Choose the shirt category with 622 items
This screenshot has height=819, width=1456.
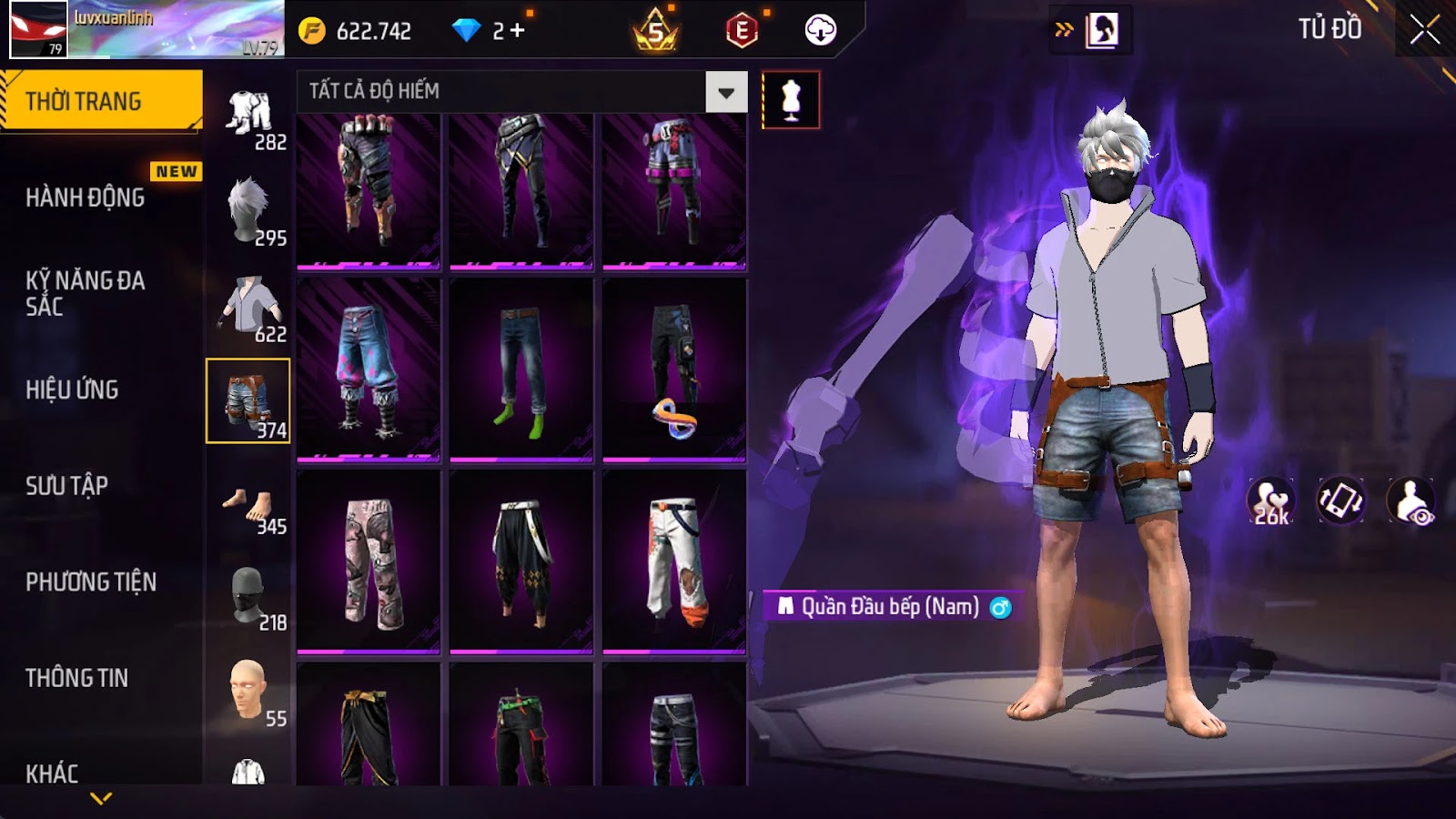248,306
